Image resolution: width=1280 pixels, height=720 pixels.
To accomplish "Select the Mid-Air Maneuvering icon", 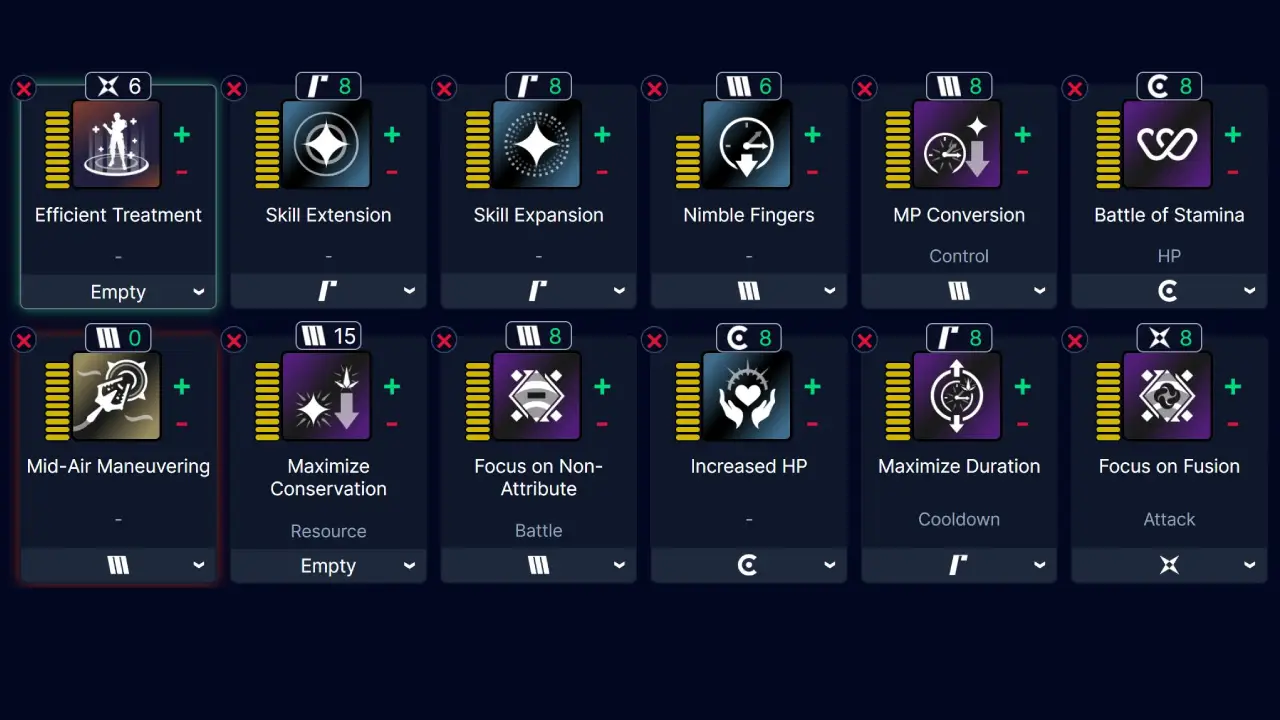I will [117, 396].
